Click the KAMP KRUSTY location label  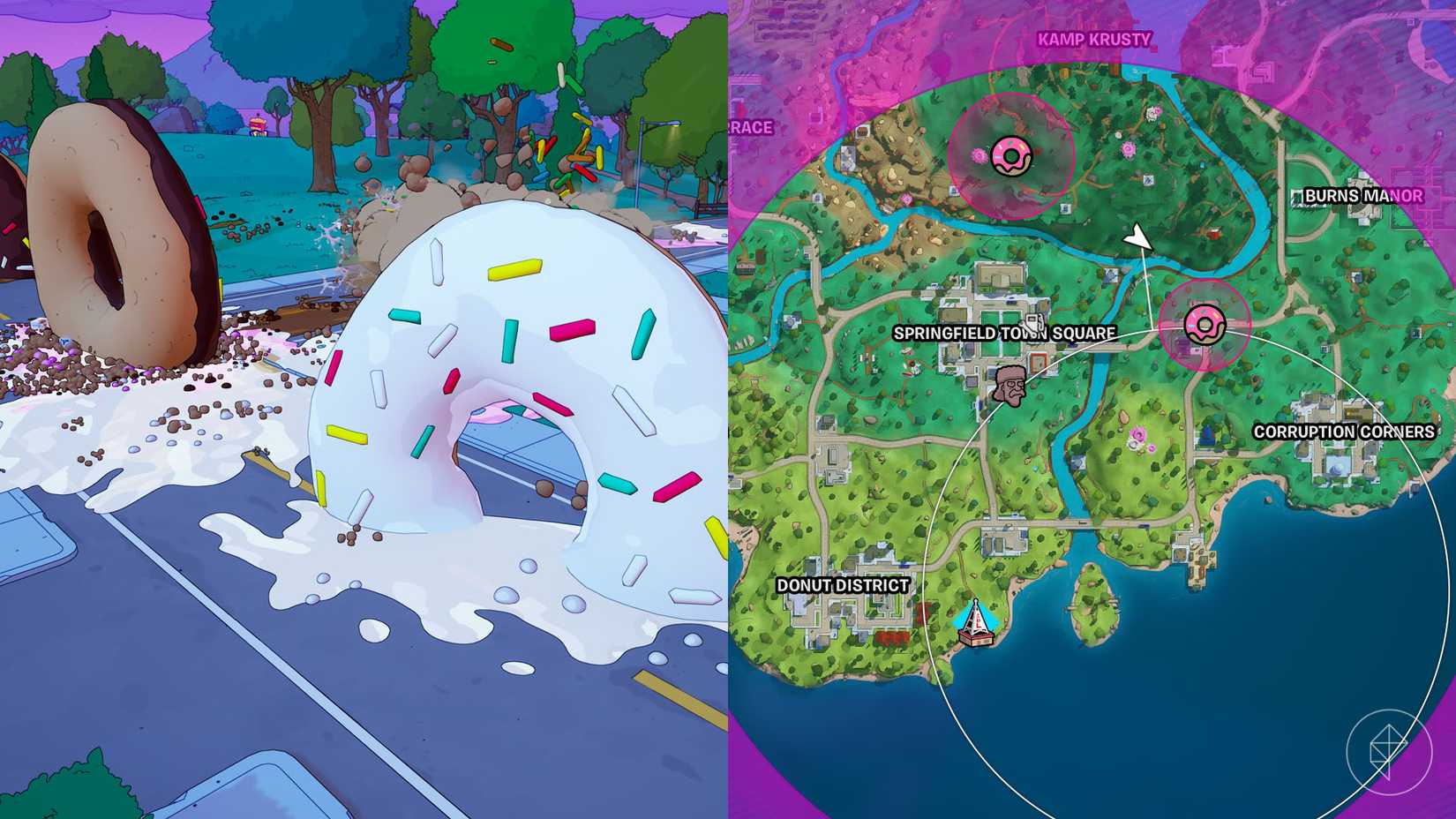pyautogui.click(x=1094, y=39)
